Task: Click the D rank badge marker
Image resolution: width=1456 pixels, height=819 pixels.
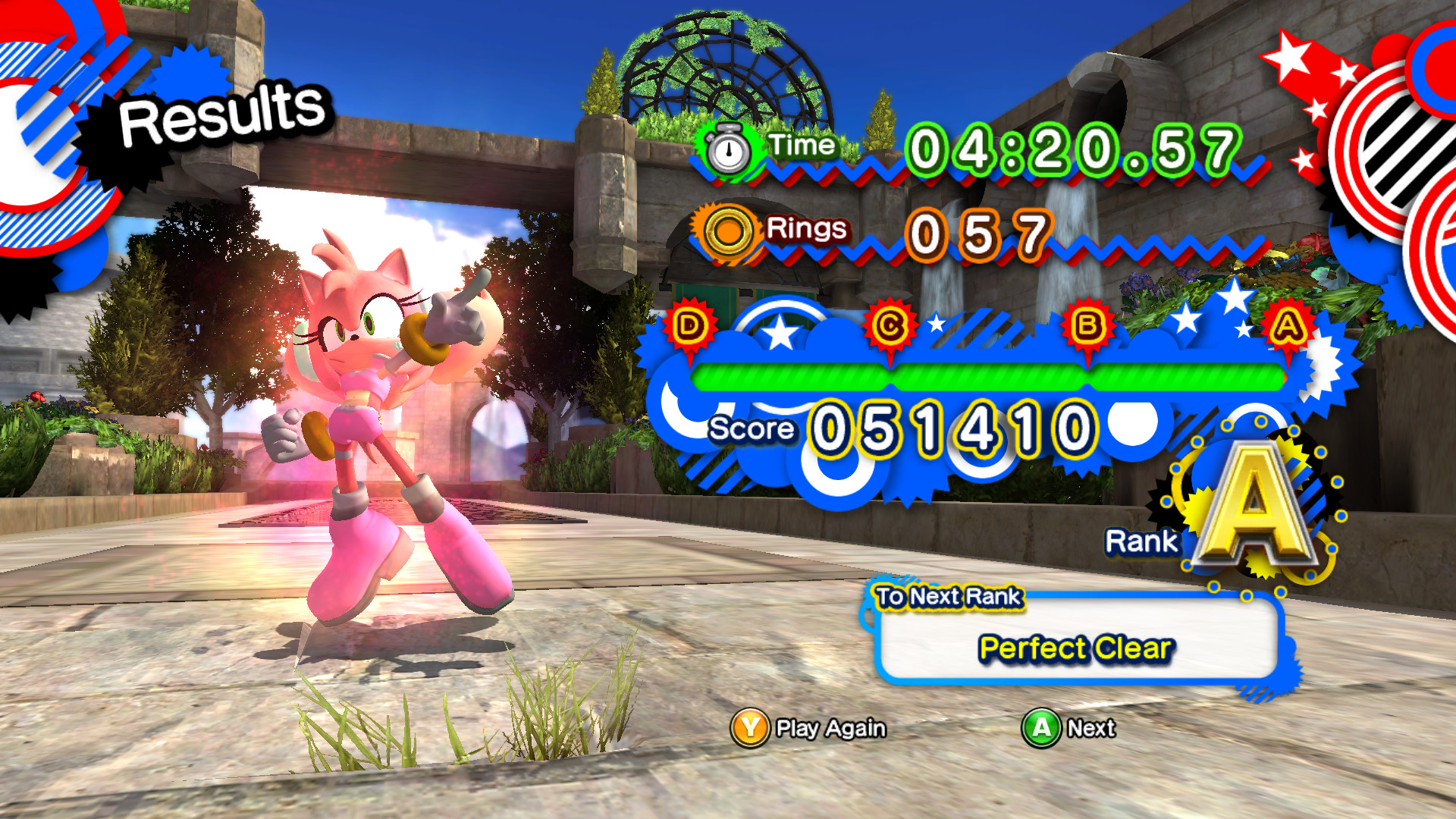Action: point(689,326)
